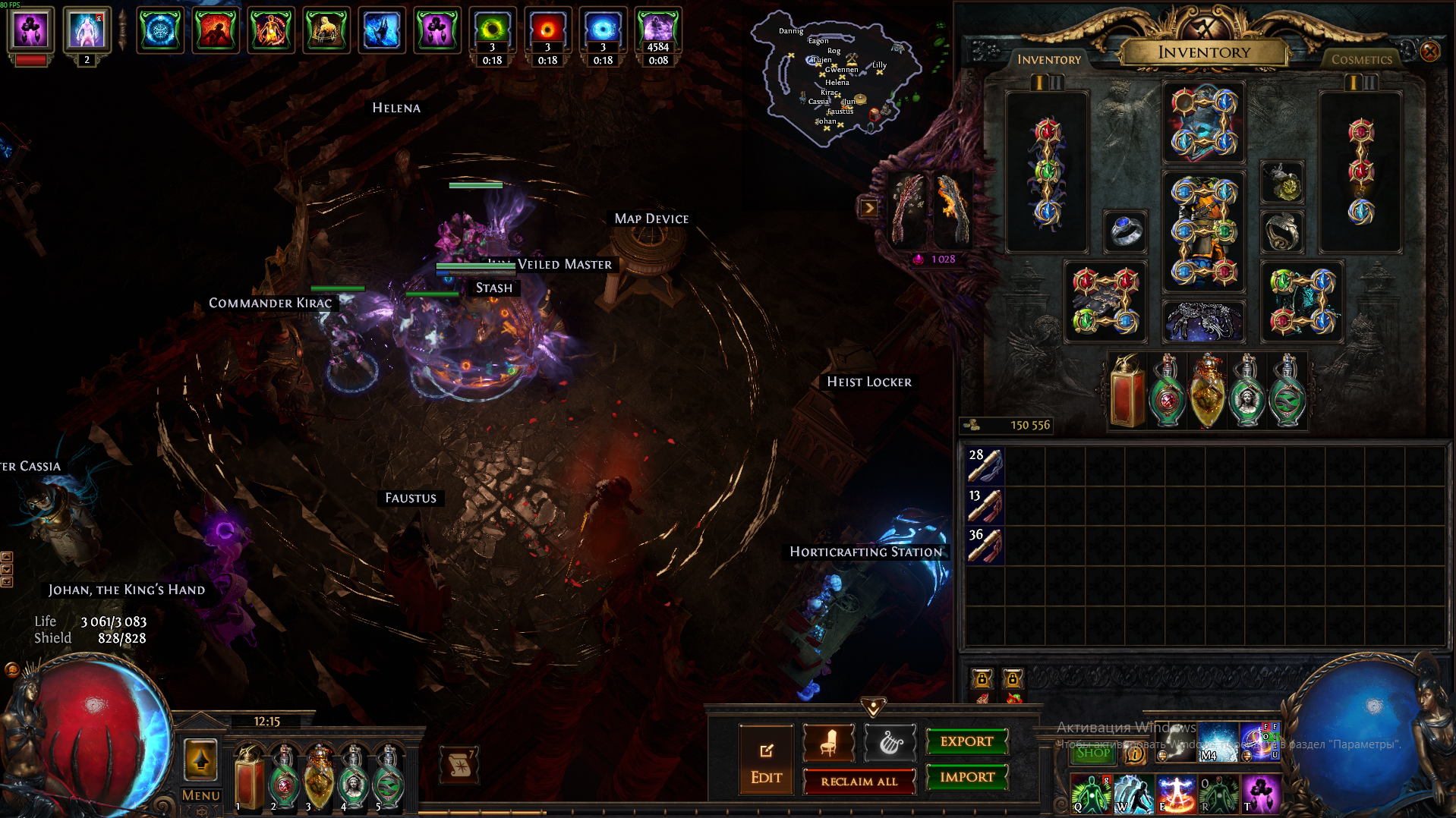
Task: Open the Menu button
Action: pyautogui.click(x=200, y=794)
